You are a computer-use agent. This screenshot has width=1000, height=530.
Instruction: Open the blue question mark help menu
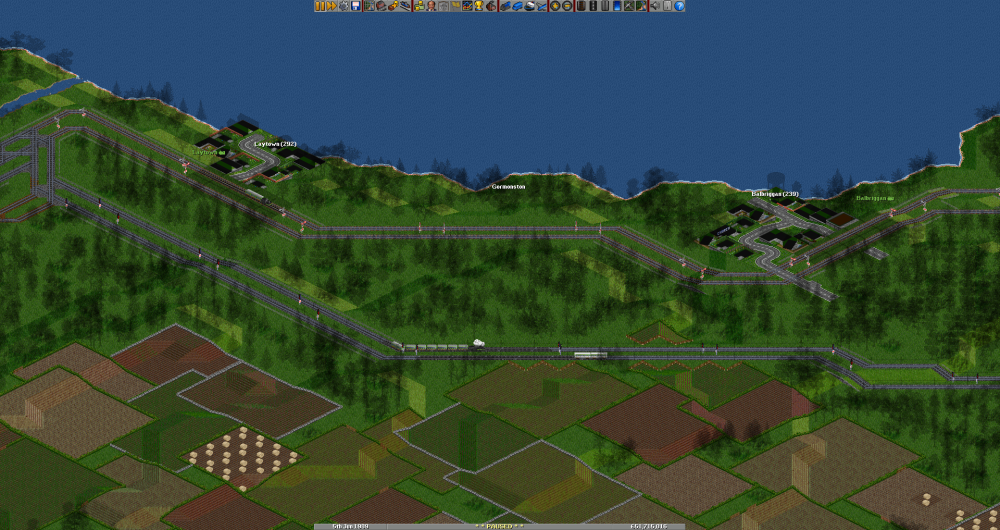click(x=679, y=6)
